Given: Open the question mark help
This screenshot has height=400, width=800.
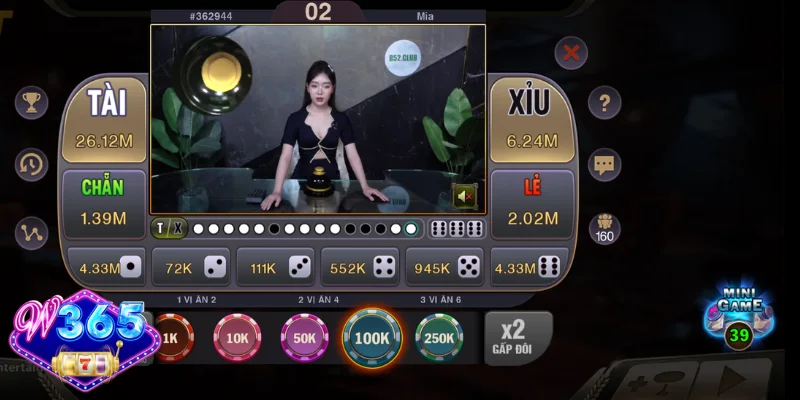Looking at the screenshot, I should click(x=604, y=102).
